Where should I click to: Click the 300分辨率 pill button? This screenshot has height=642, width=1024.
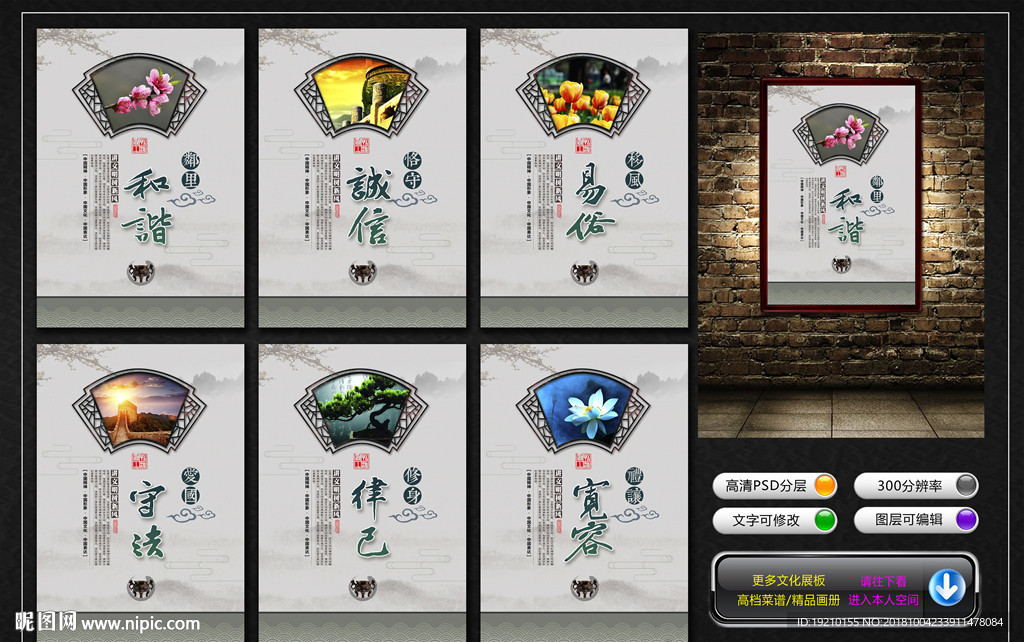[x=916, y=486]
